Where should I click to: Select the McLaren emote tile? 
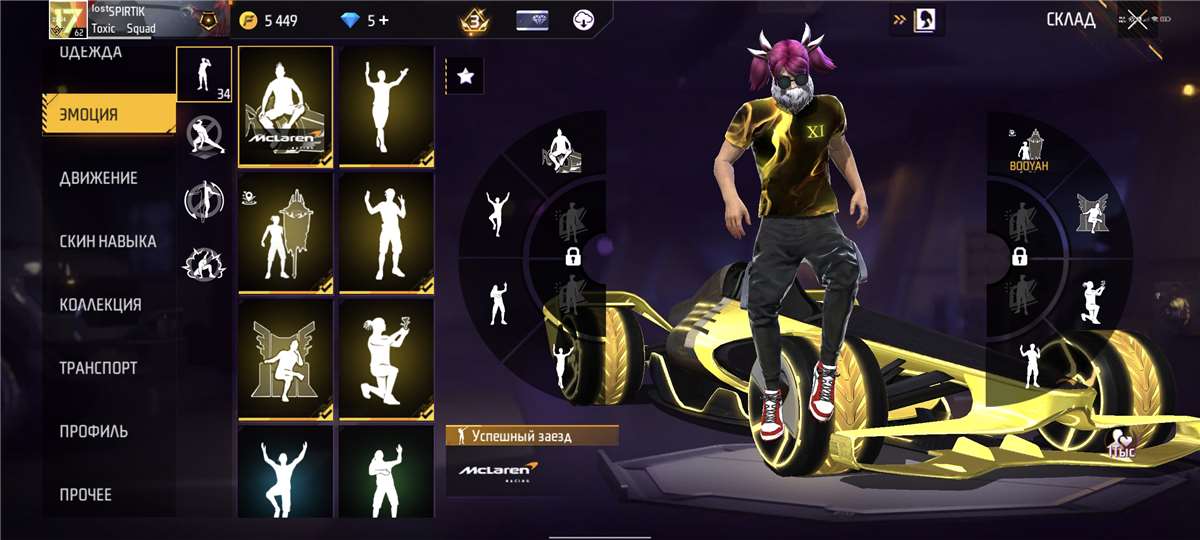click(x=286, y=106)
